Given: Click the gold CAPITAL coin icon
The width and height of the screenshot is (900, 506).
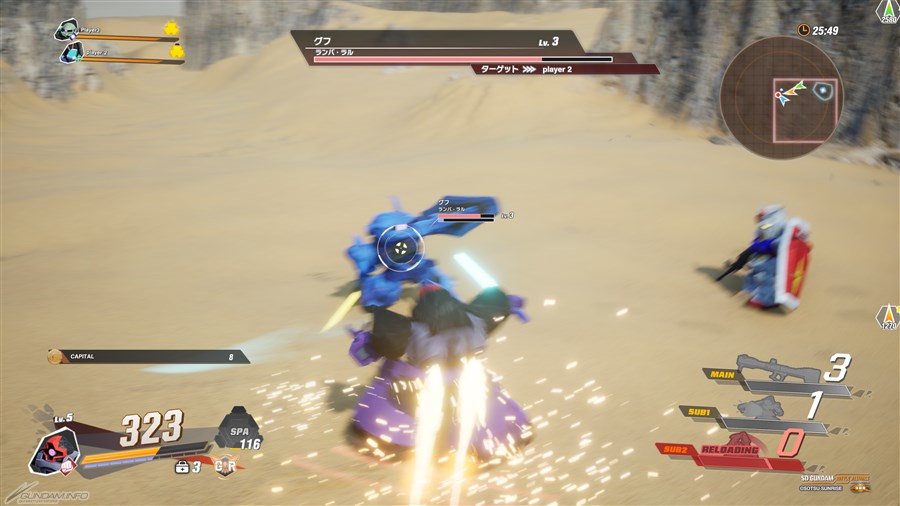Looking at the screenshot, I should point(56,356).
